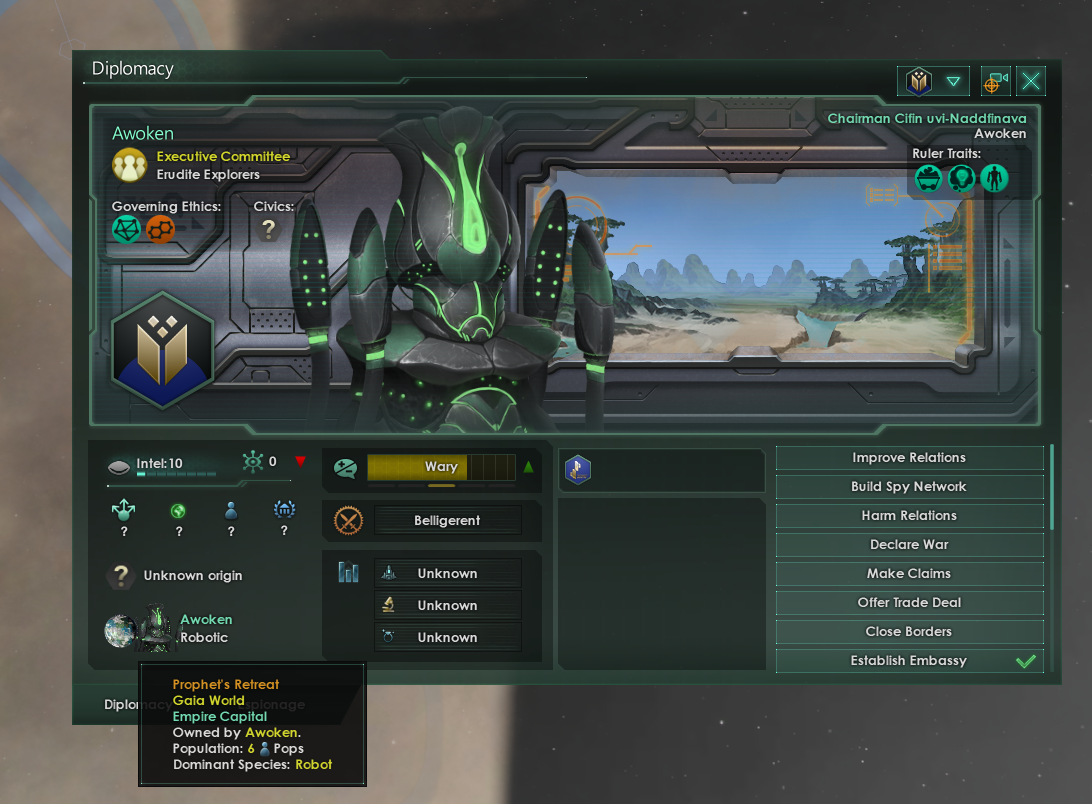Click the Awoken empire flag emblem
Image resolution: width=1092 pixels, height=804 pixels.
pyautogui.click(x=161, y=350)
